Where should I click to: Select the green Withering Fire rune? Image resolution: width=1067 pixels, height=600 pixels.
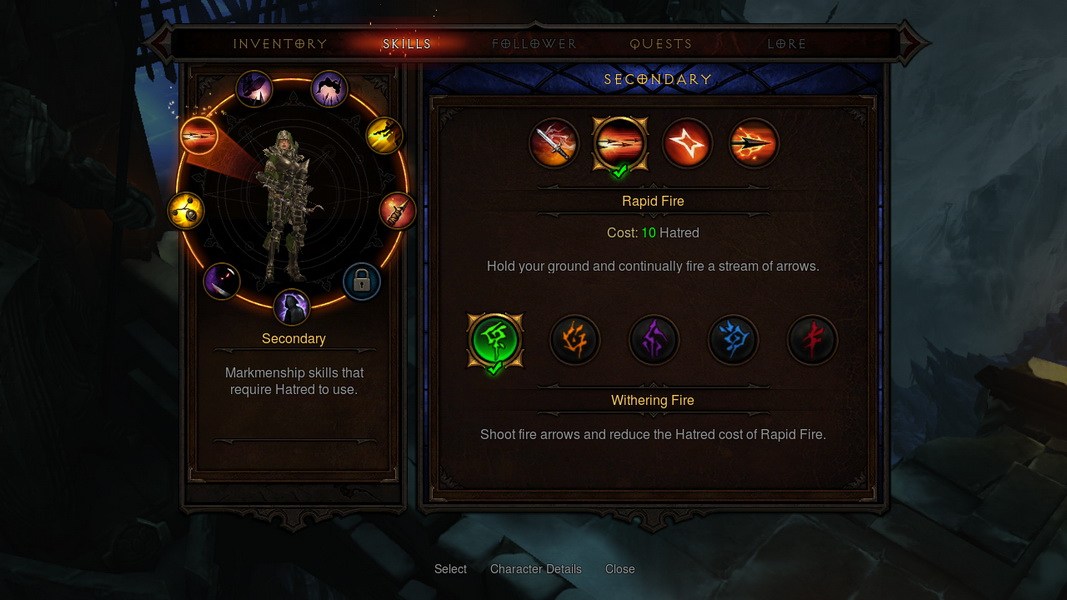pyautogui.click(x=495, y=339)
